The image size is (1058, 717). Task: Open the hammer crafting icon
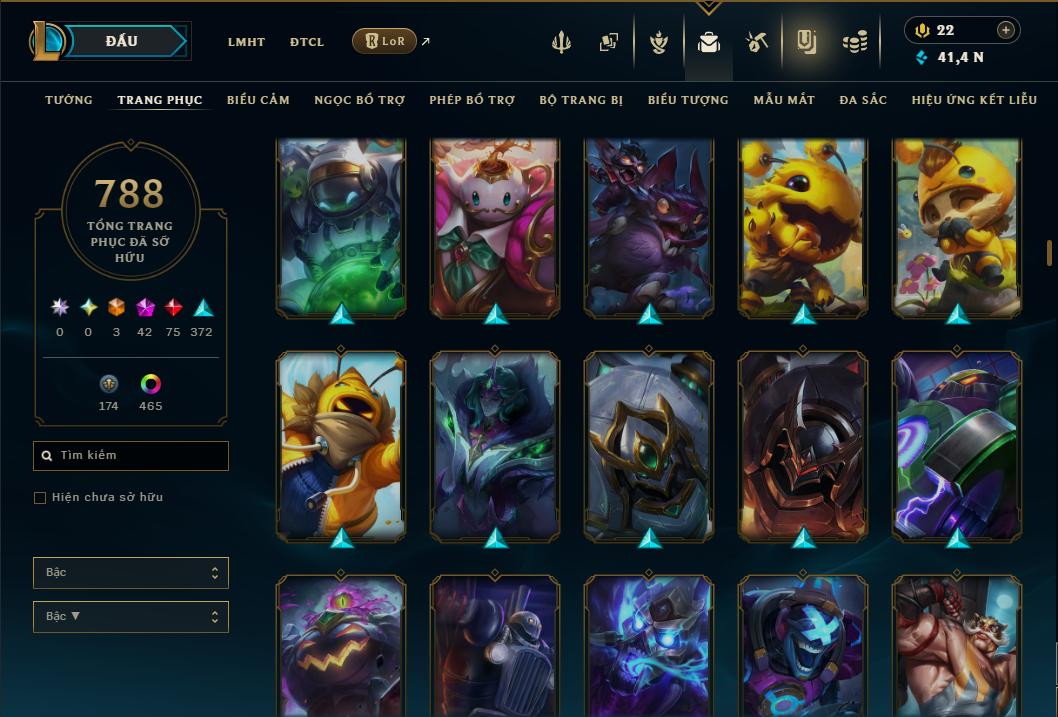click(757, 42)
